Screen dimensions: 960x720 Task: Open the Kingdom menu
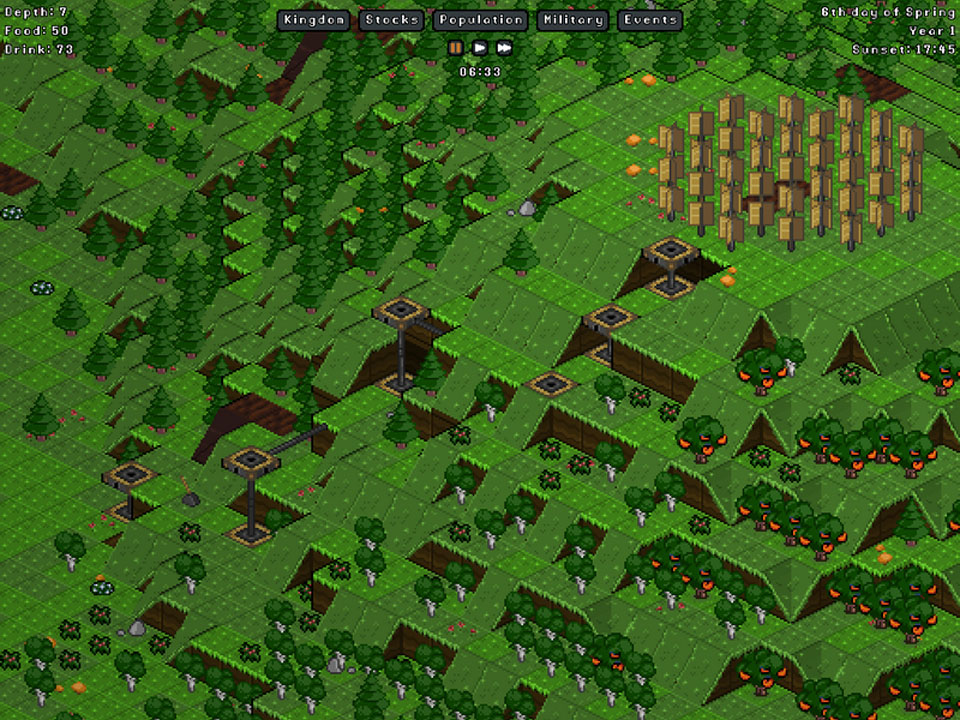(314, 20)
